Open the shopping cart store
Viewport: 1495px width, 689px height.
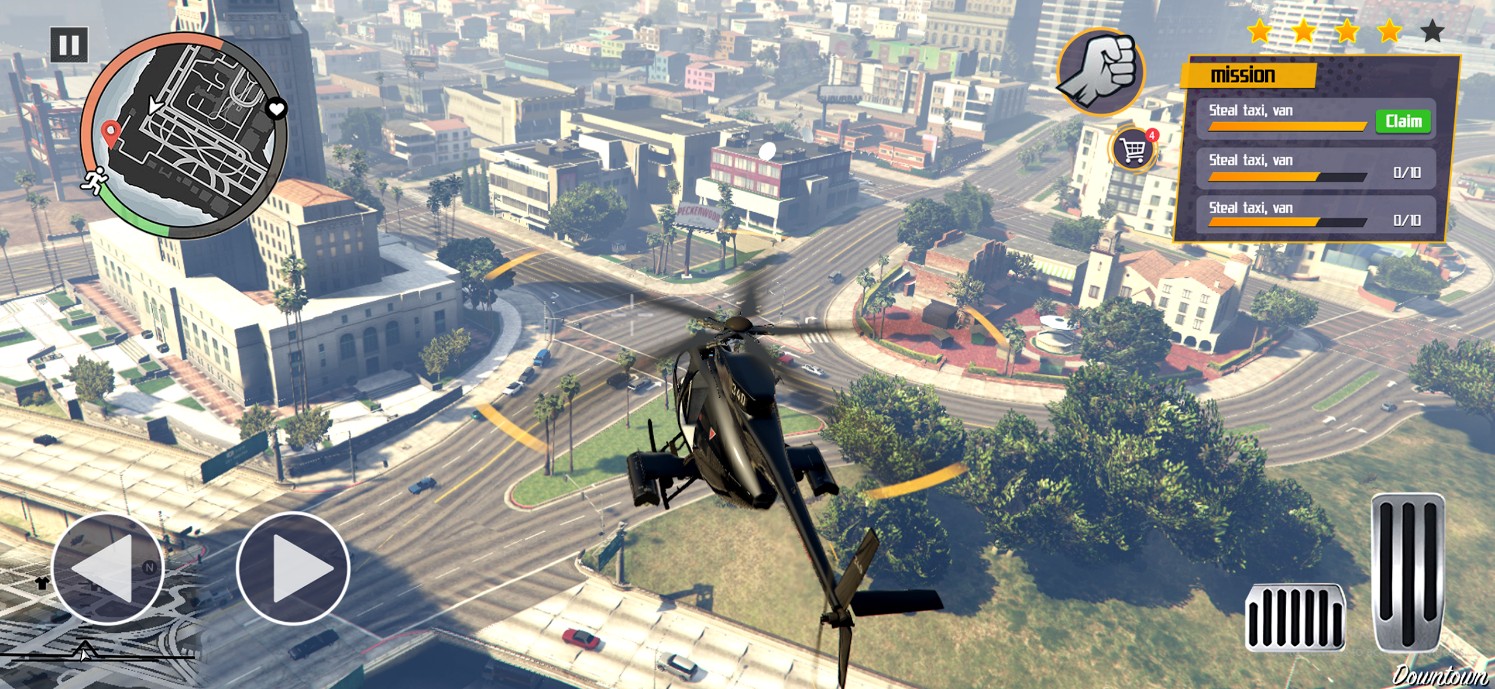(x=1134, y=150)
